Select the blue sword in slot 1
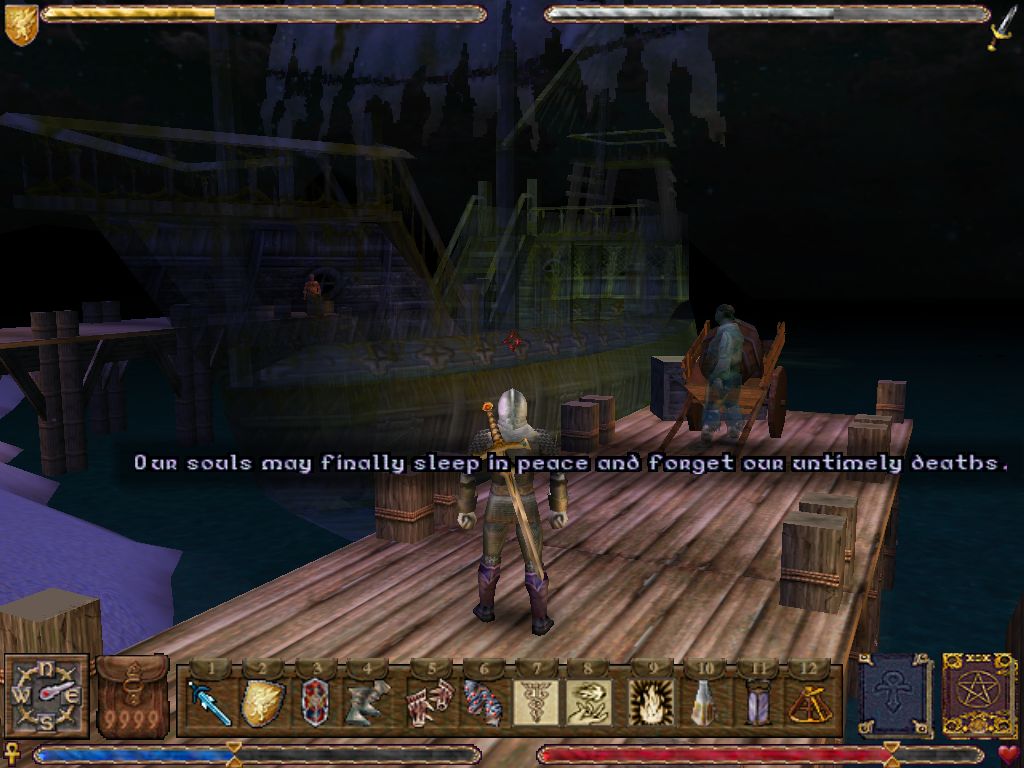 click(x=210, y=701)
